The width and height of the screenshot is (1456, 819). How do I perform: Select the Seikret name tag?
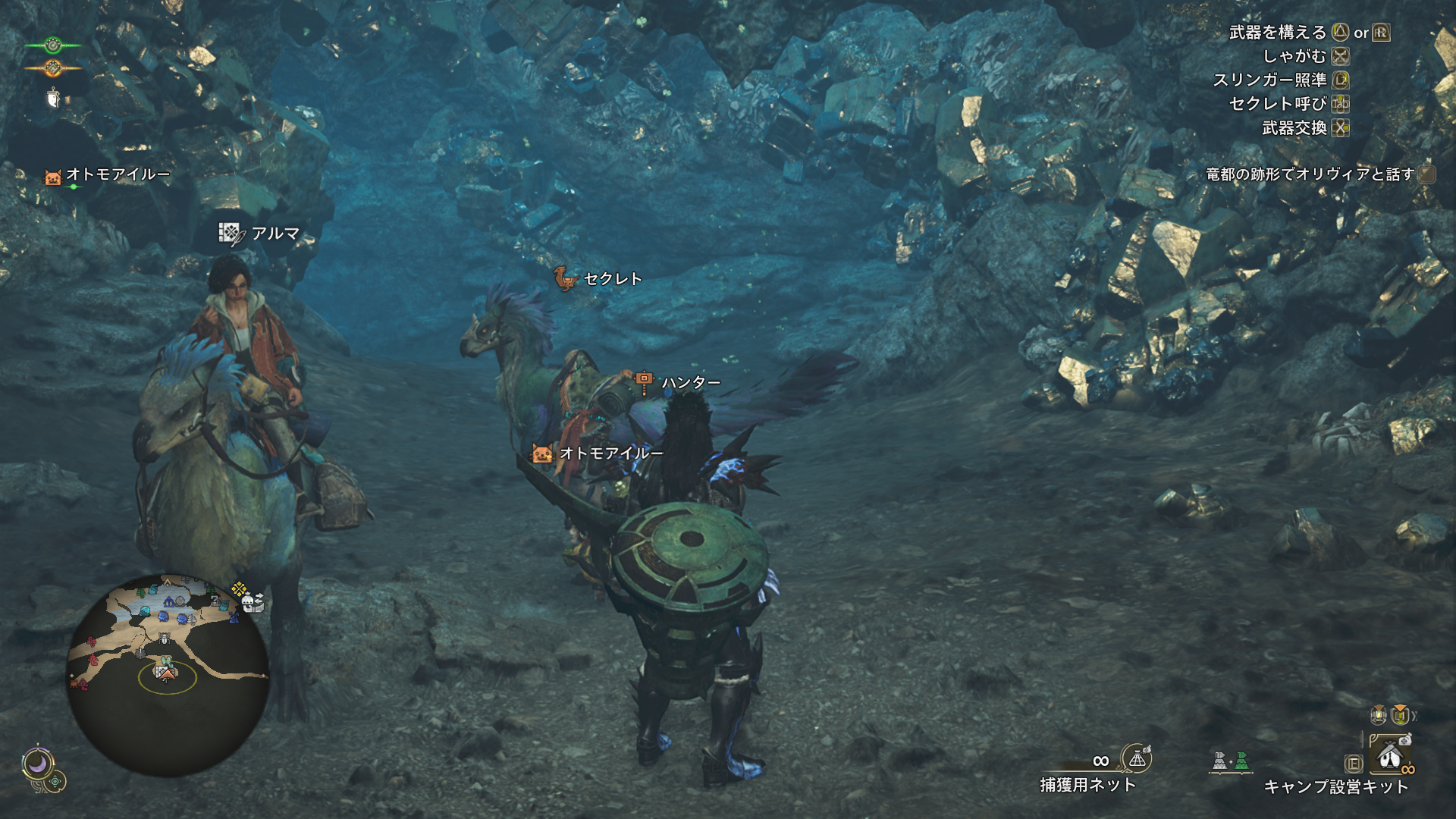coord(598,279)
